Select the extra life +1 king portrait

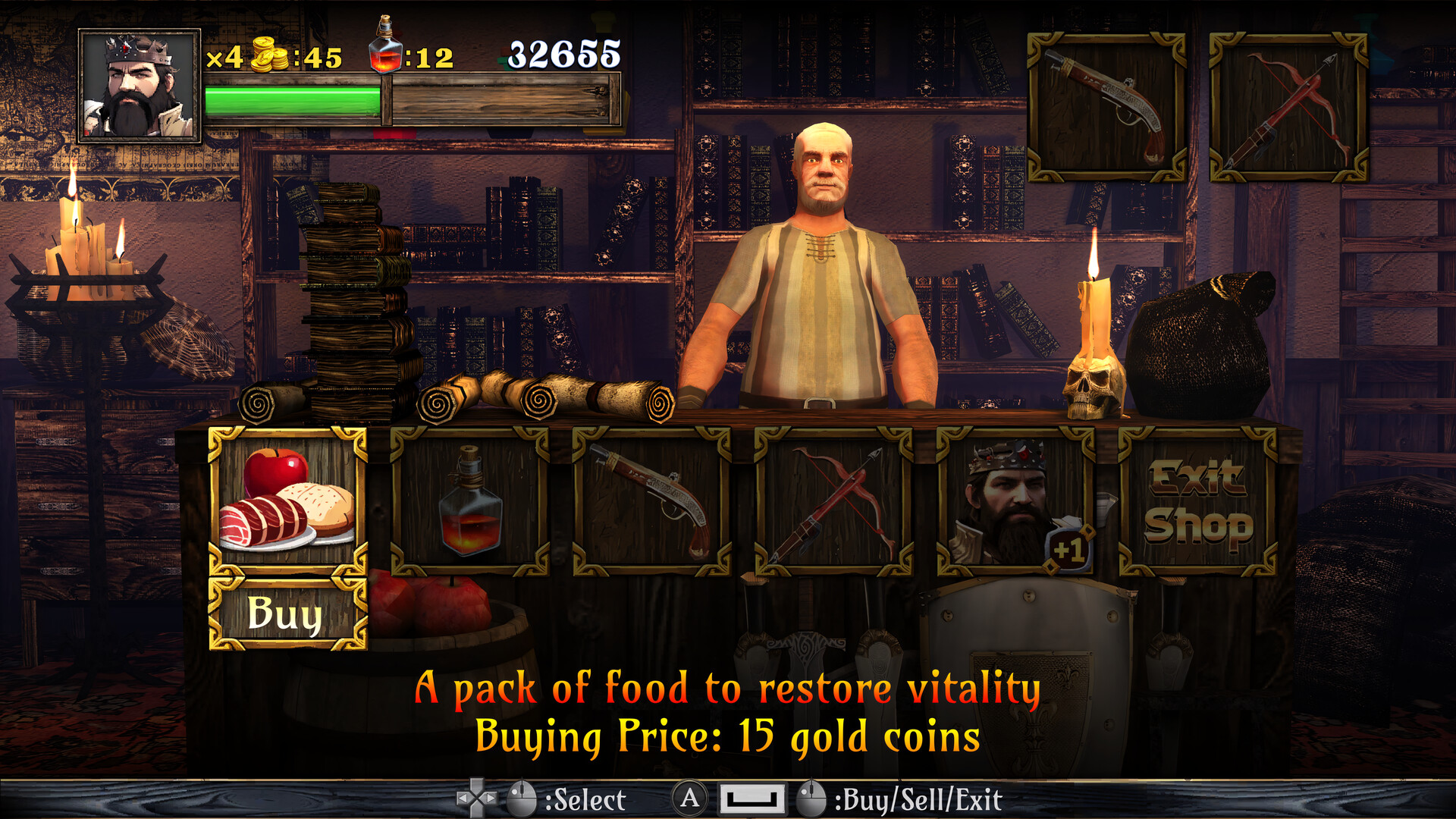coord(1015,500)
